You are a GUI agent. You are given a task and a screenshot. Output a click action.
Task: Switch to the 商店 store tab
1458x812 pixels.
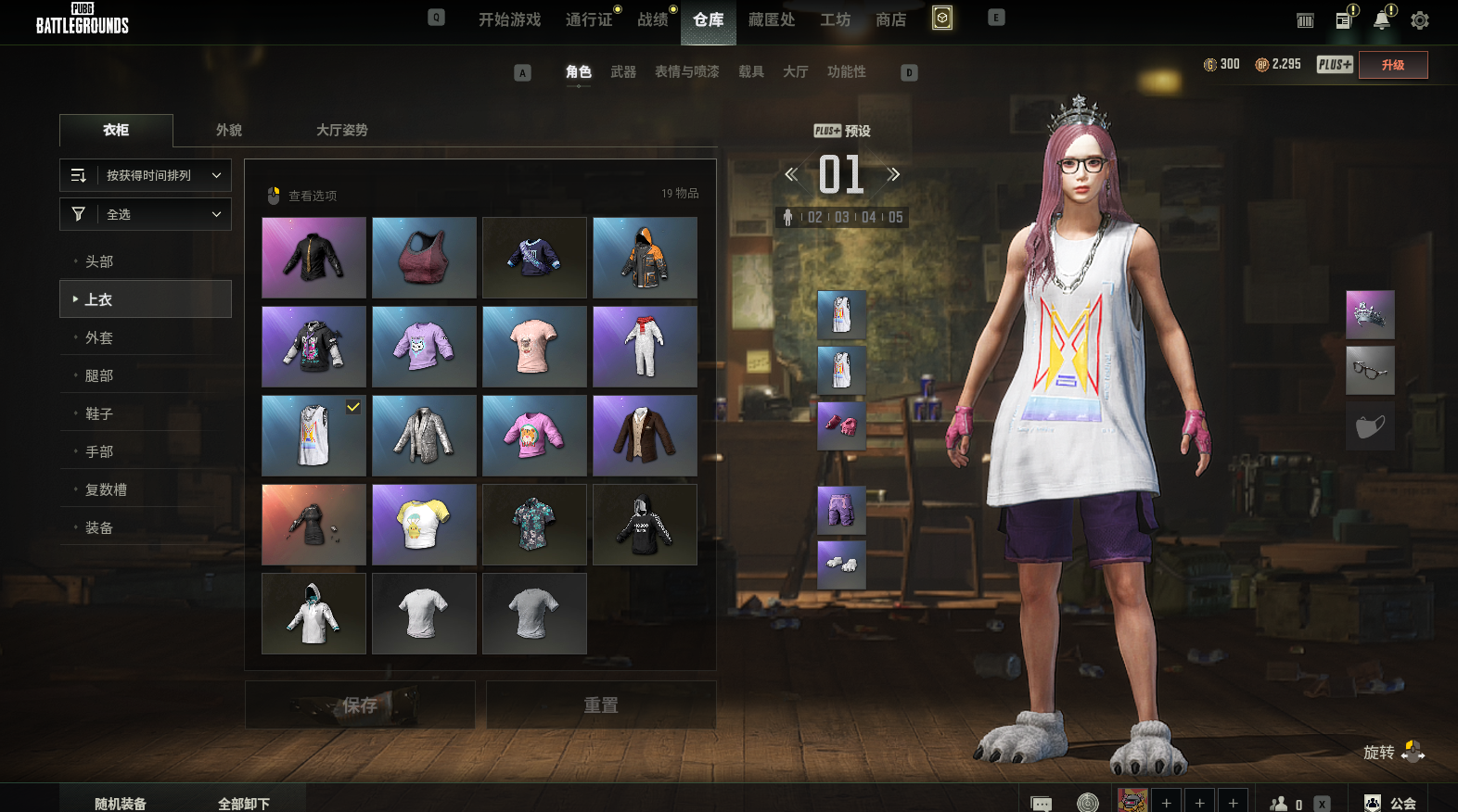point(890,19)
